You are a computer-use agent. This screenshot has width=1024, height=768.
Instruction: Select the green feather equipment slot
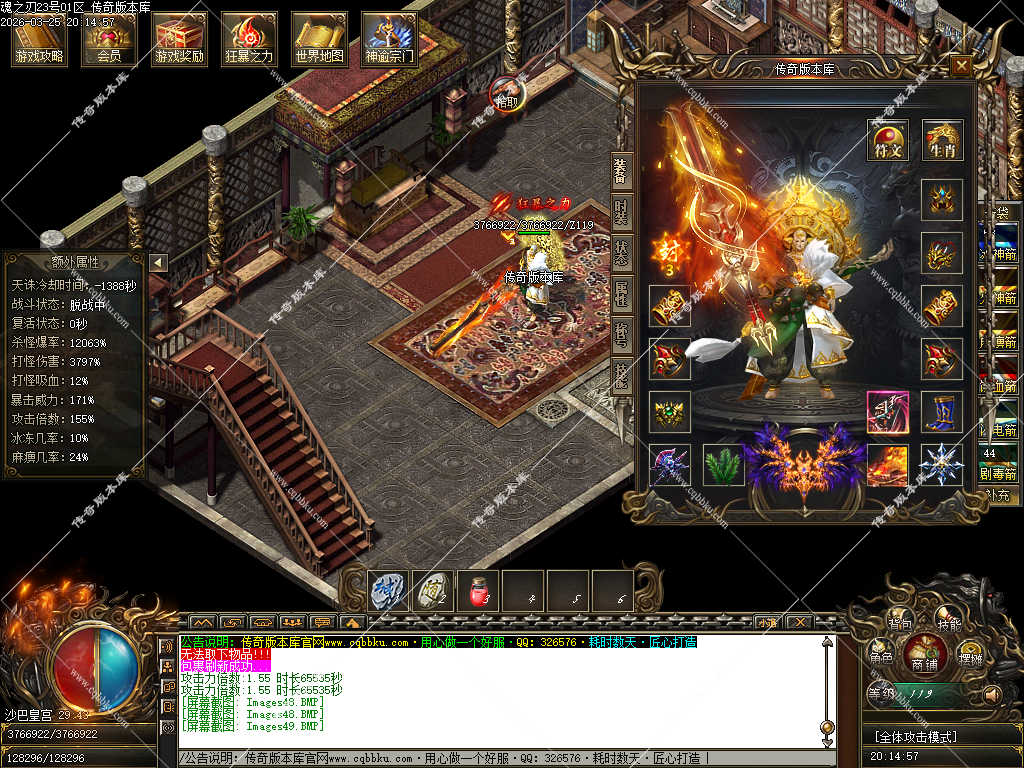click(x=723, y=465)
